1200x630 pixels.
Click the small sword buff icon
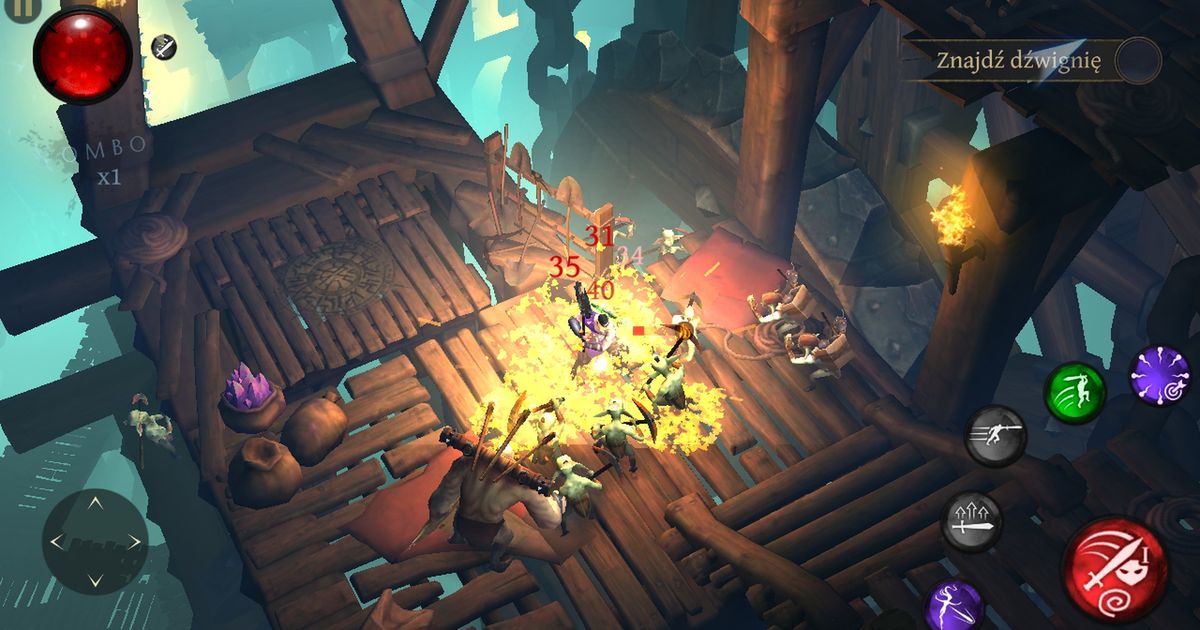tap(164, 45)
